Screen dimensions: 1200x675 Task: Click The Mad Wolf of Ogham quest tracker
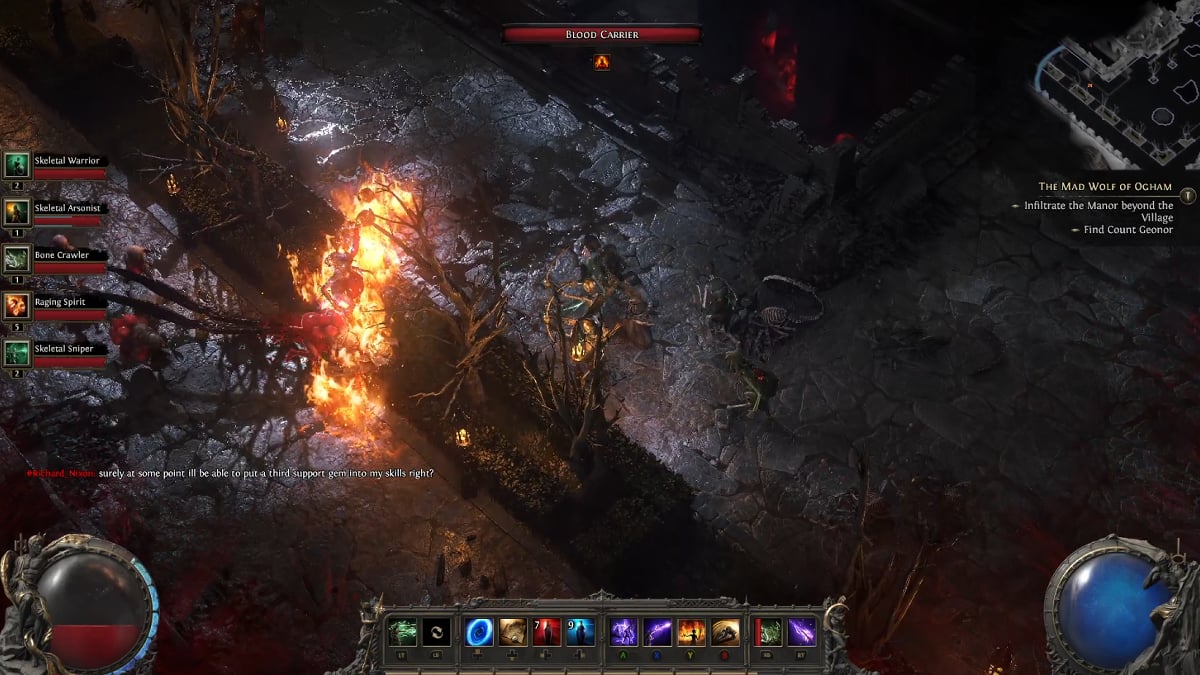click(x=1105, y=187)
